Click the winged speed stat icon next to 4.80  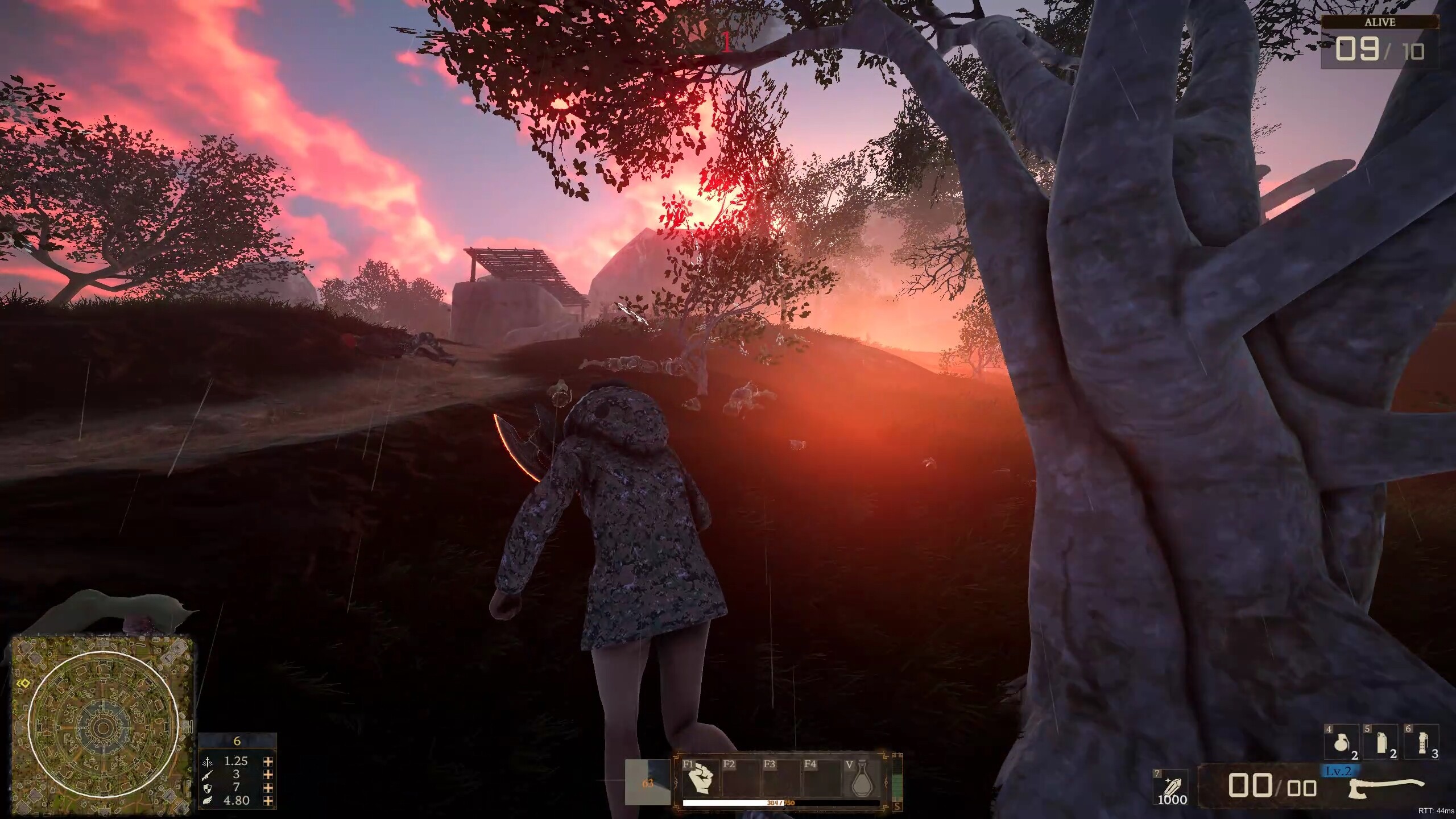(x=208, y=801)
